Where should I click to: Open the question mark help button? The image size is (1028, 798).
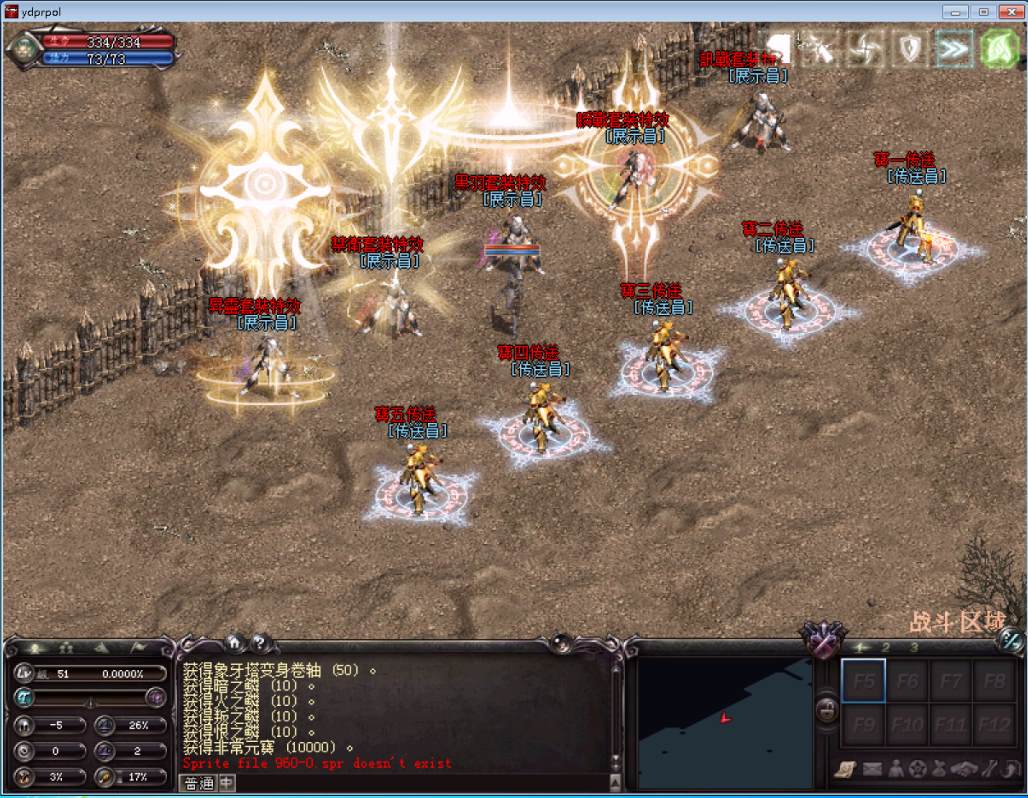[x=258, y=642]
